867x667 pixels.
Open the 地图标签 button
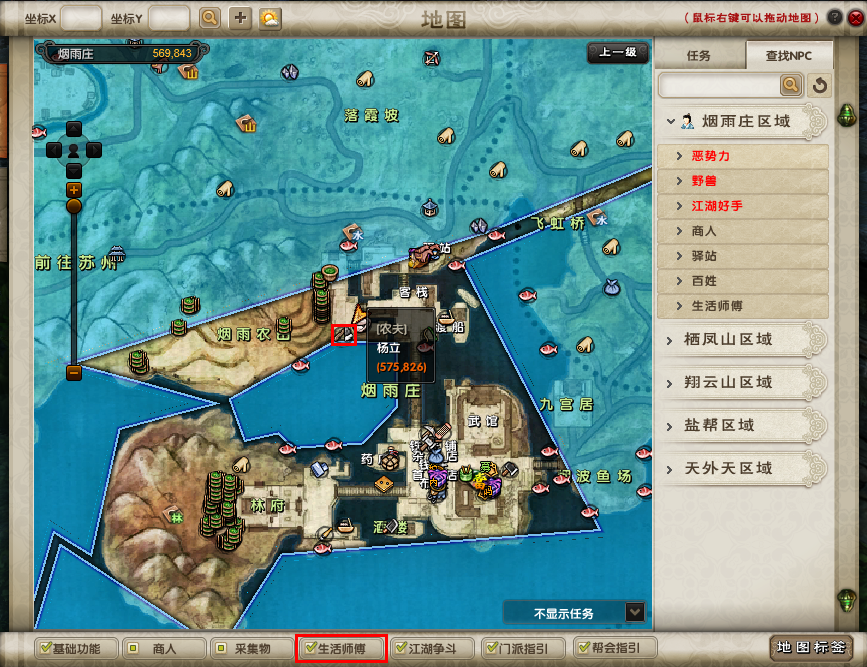click(810, 648)
